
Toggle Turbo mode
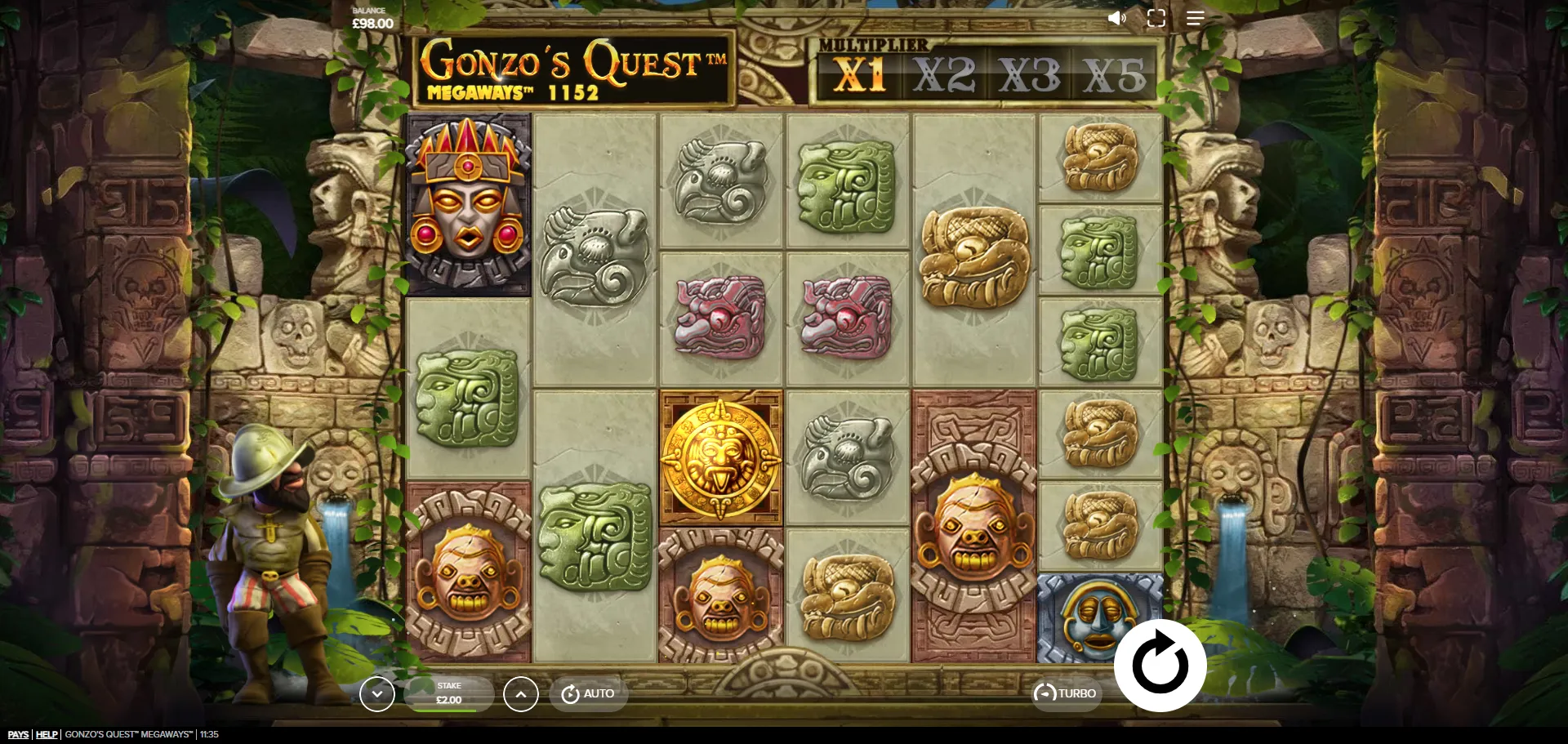tap(1066, 693)
